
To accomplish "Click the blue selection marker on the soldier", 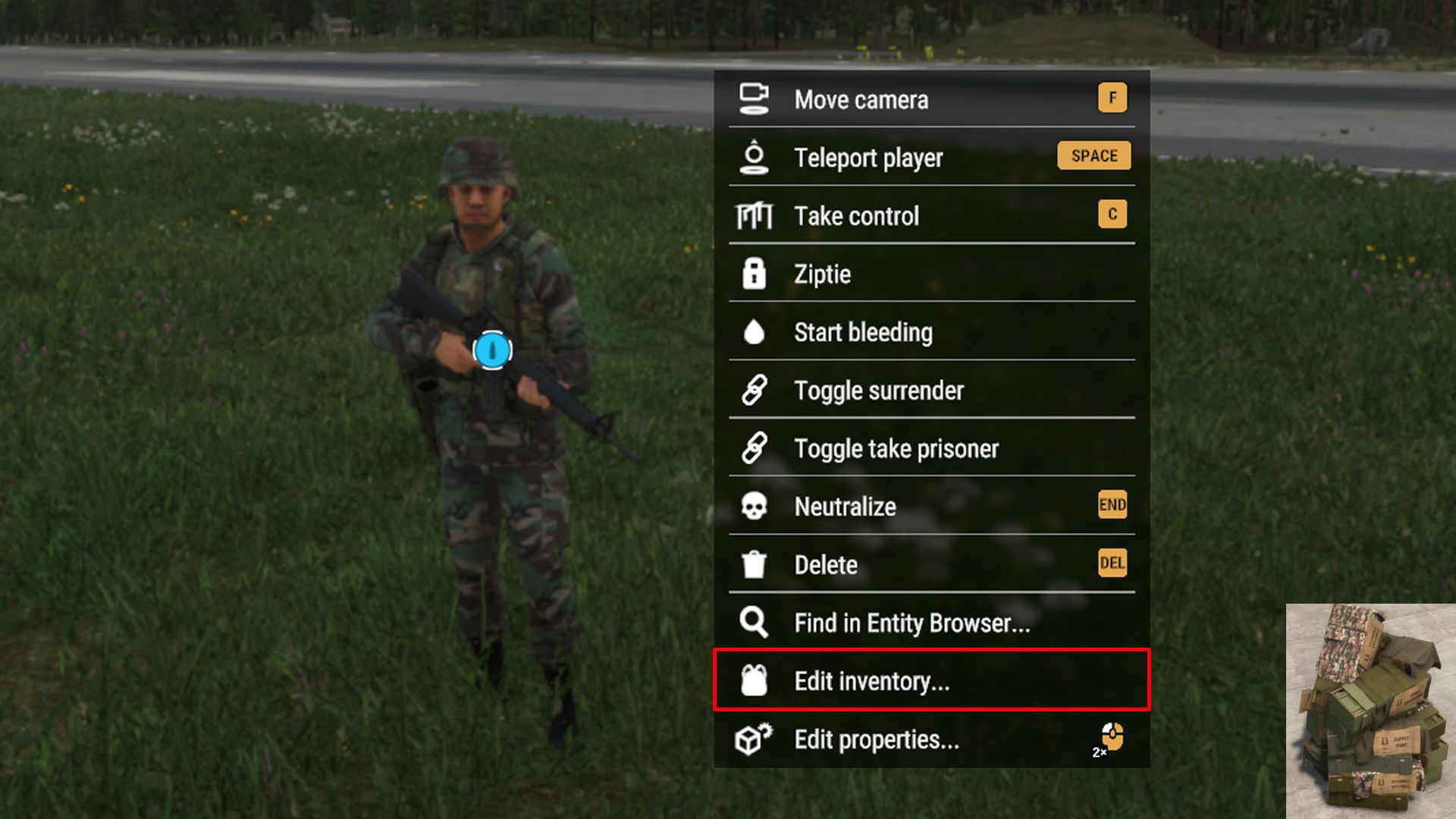I will pyautogui.click(x=493, y=350).
